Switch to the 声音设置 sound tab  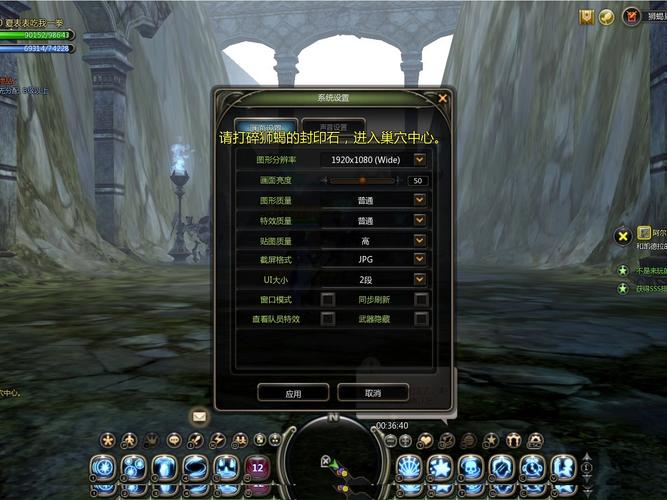tap(334, 128)
